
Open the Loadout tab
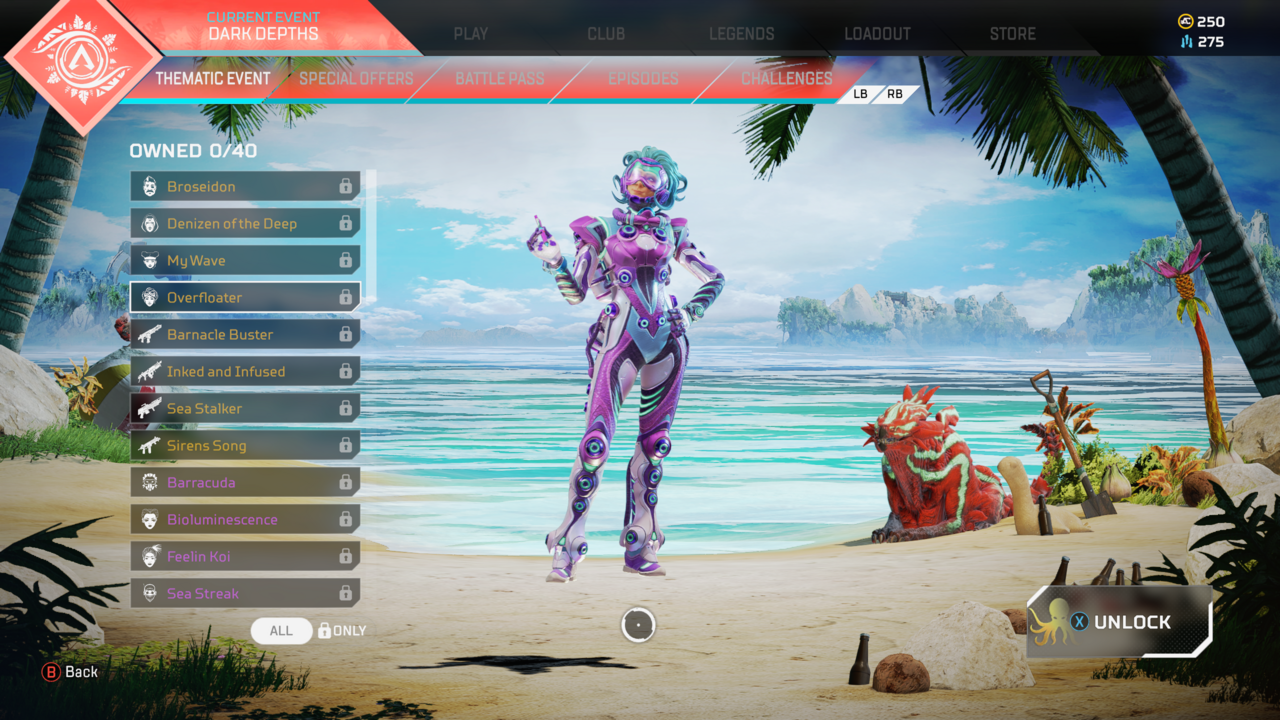(877, 33)
